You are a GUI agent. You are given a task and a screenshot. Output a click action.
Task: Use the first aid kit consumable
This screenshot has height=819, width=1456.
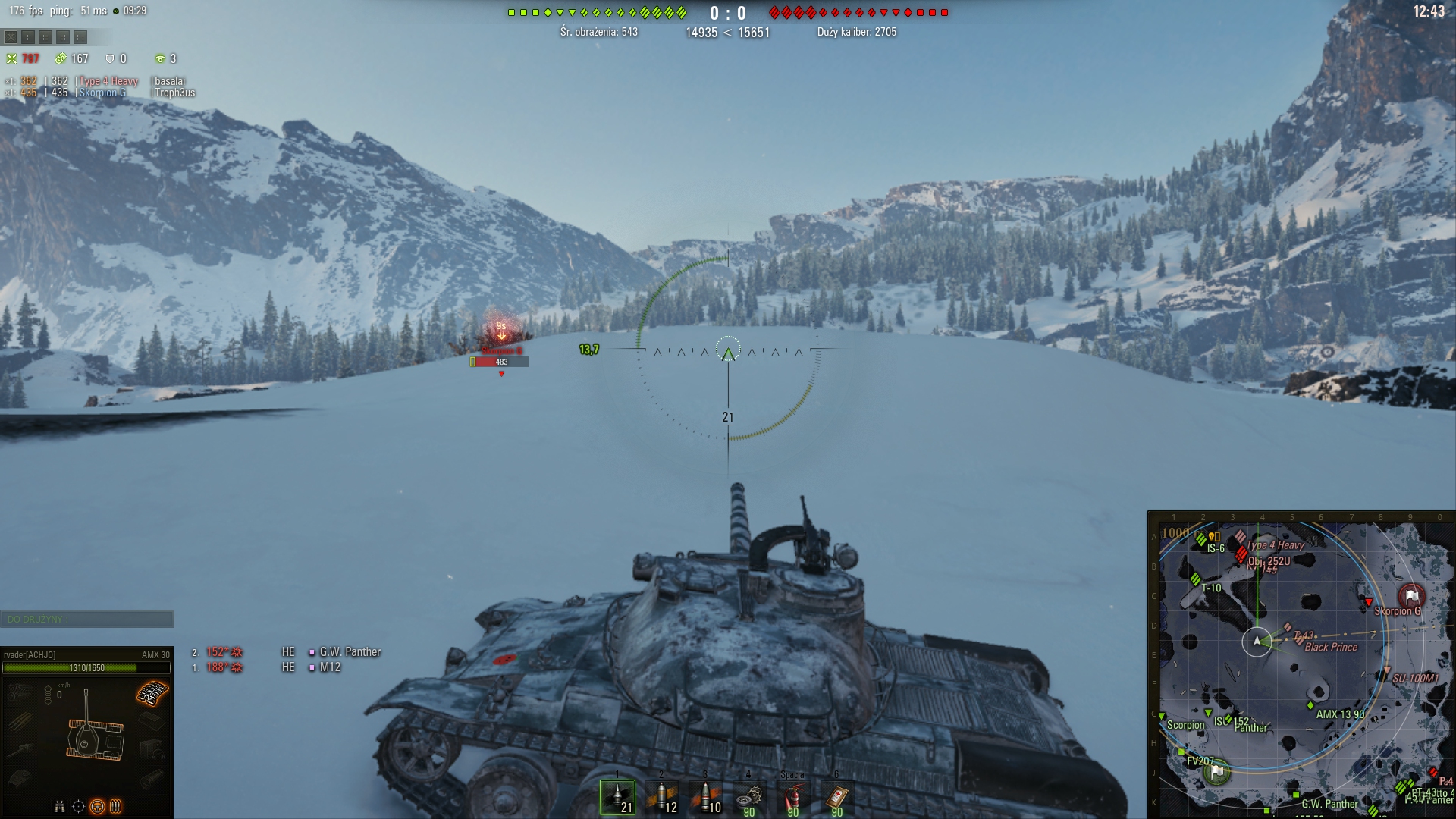point(836,797)
